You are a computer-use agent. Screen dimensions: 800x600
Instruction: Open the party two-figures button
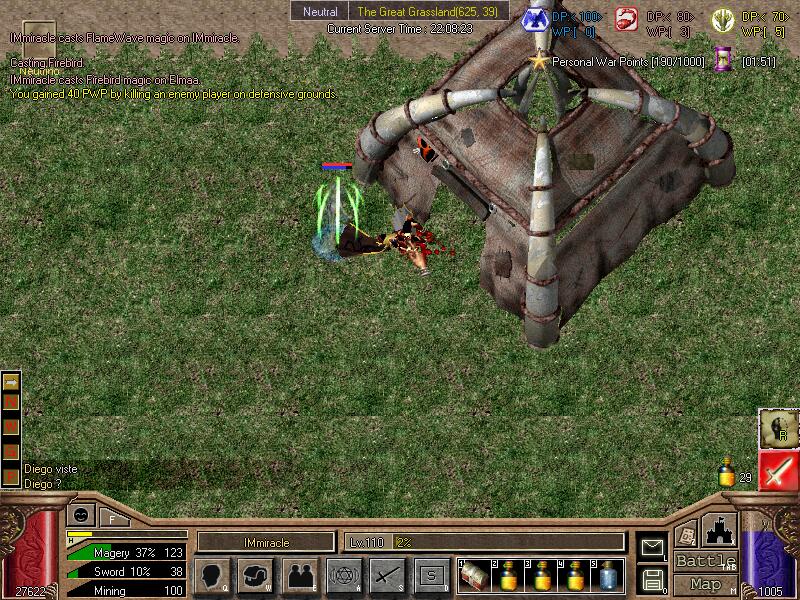point(299,575)
